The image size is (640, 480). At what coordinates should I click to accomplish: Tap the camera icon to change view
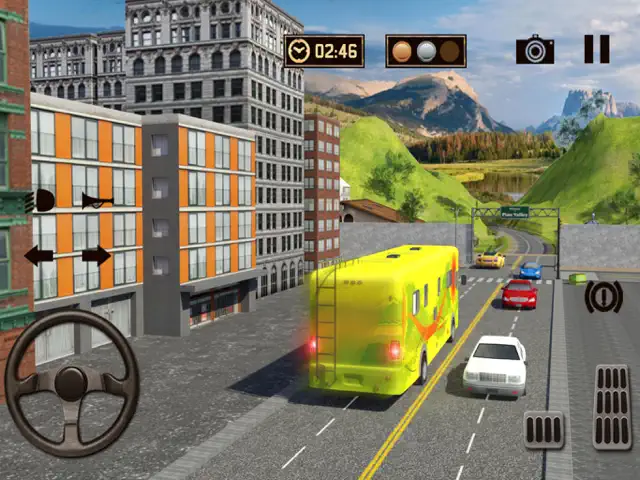535,50
